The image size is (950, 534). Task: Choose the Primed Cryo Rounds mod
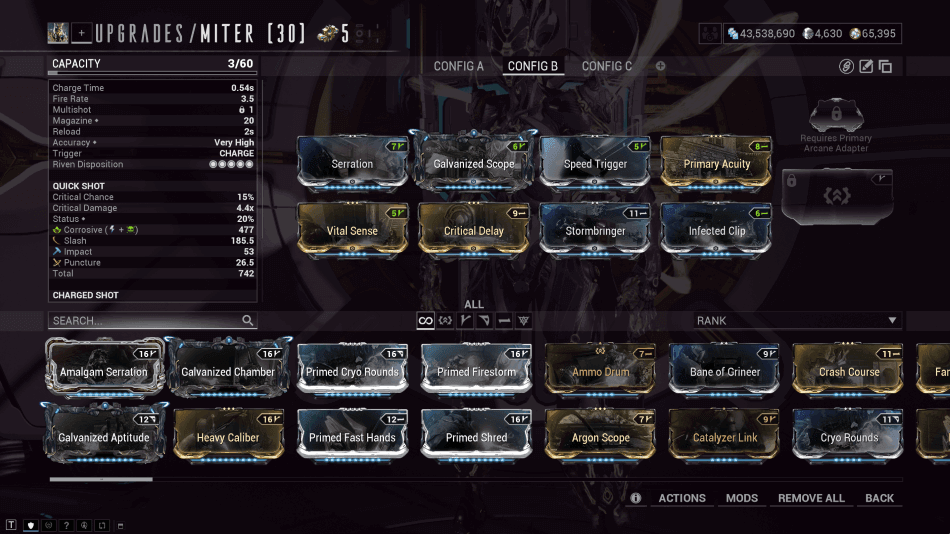click(x=352, y=371)
